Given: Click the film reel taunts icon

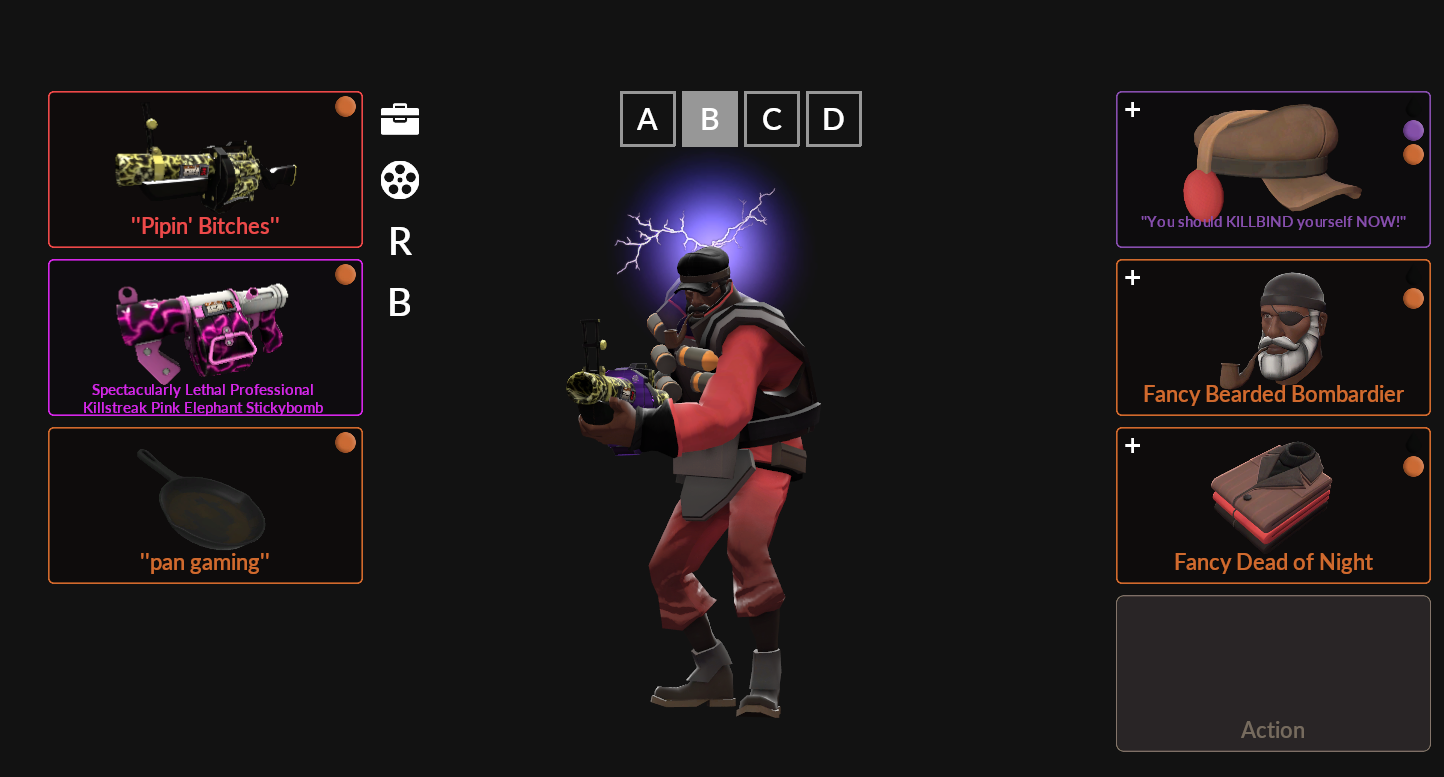Looking at the screenshot, I should tap(400, 180).
